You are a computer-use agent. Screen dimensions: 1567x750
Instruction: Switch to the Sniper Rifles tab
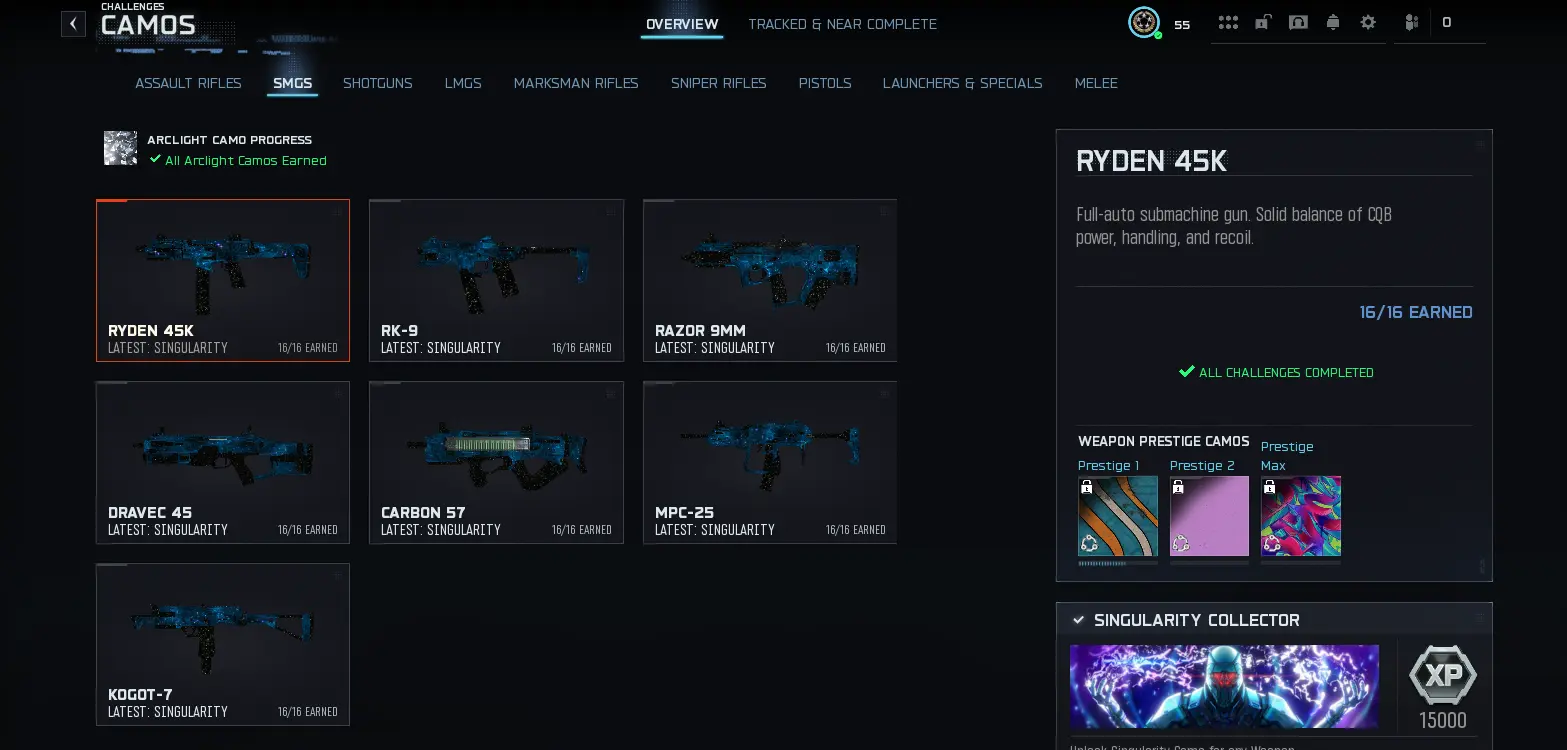pos(718,83)
